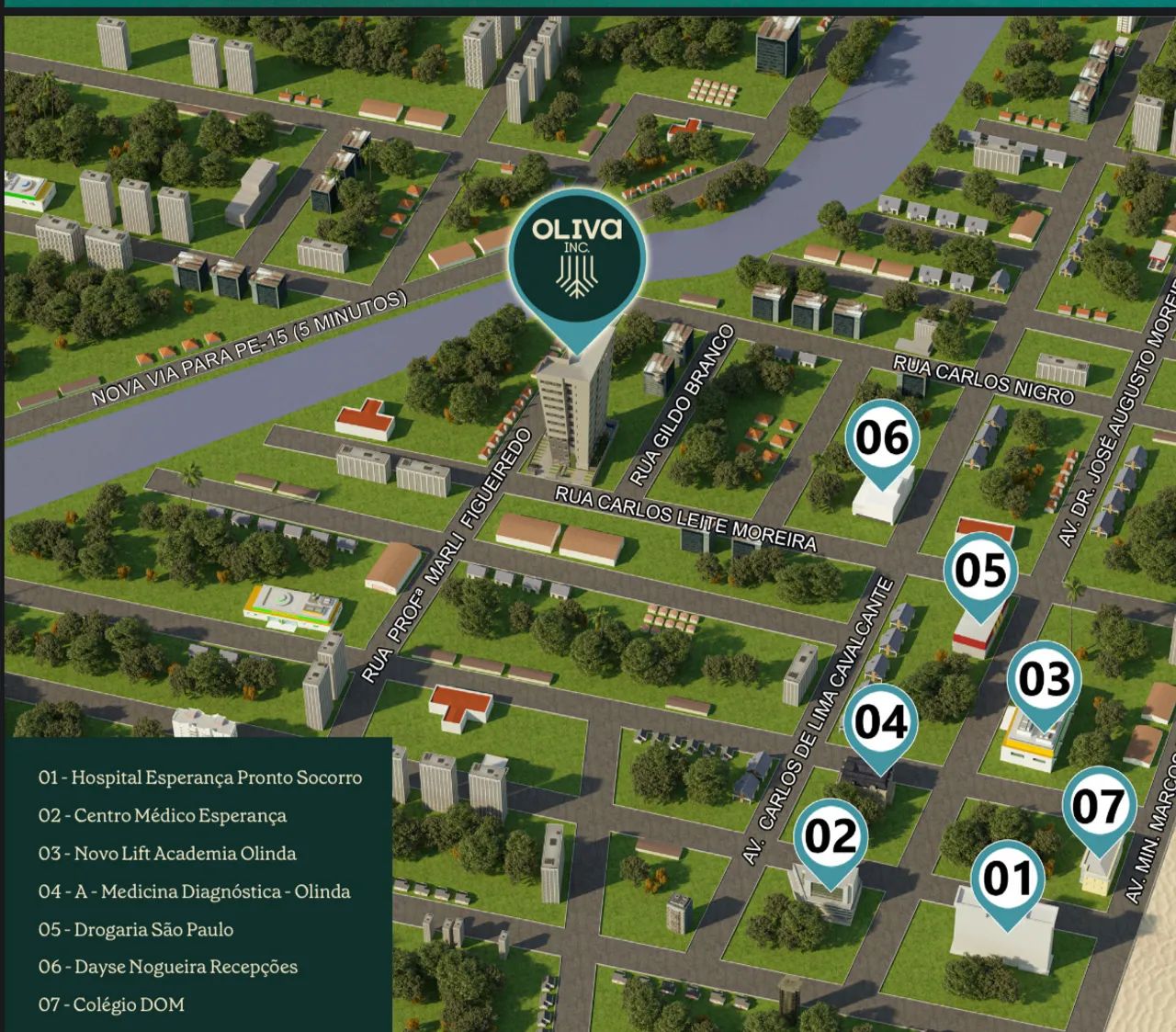Choose Centro Médico Esperança in the legend

[163, 816]
